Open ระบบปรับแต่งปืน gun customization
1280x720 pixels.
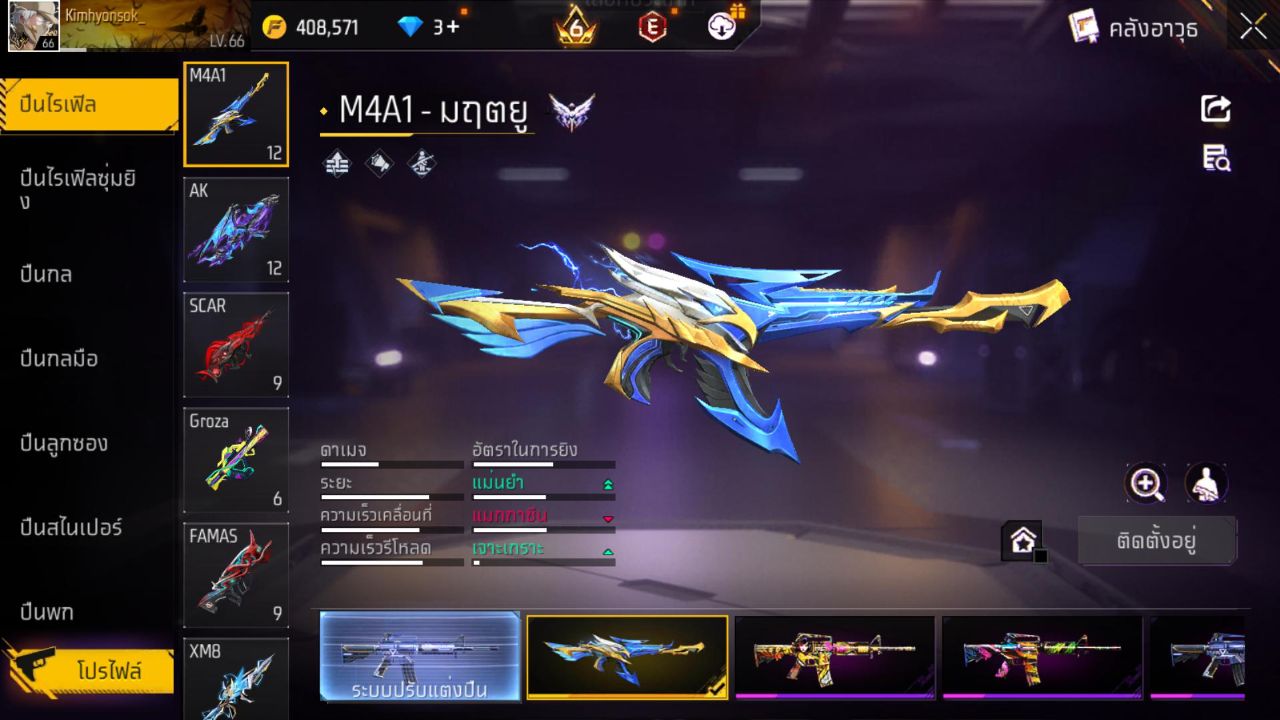point(420,657)
